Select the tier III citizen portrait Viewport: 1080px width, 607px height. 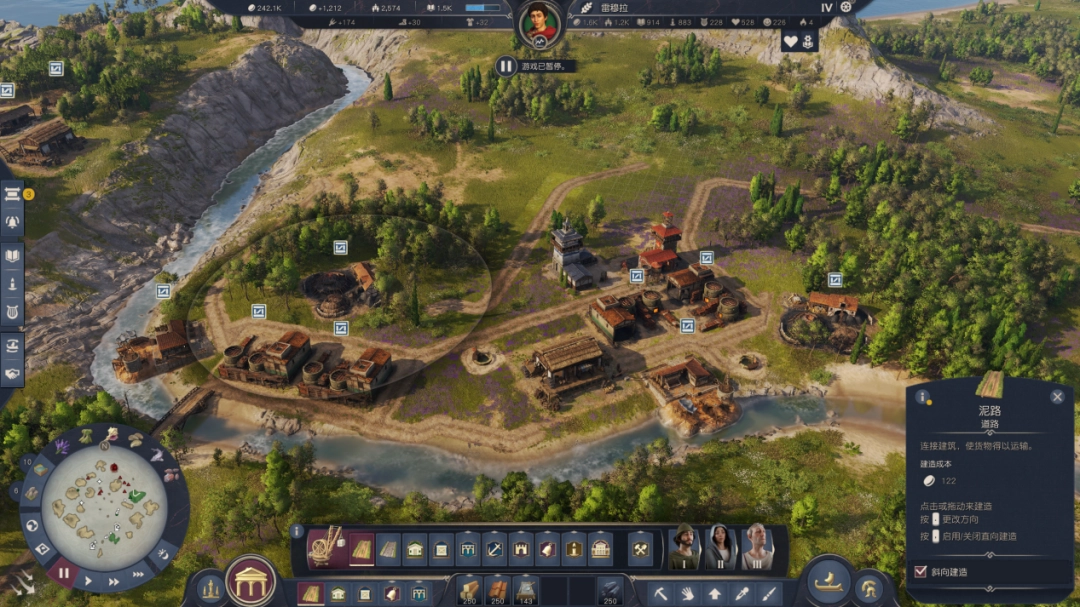(x=757, y=546)
